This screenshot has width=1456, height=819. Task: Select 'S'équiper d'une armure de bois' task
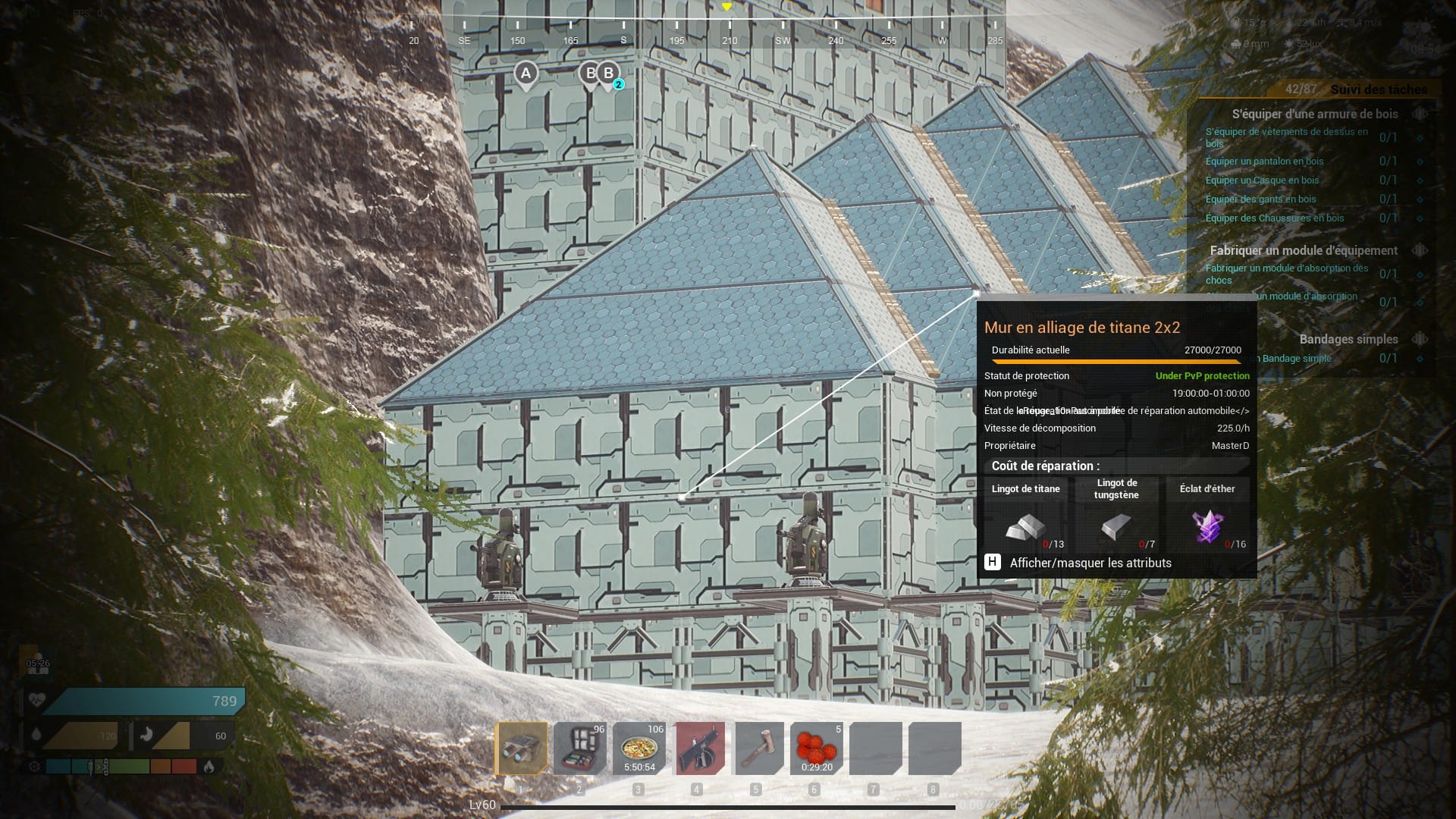[x=1314, y=114]
